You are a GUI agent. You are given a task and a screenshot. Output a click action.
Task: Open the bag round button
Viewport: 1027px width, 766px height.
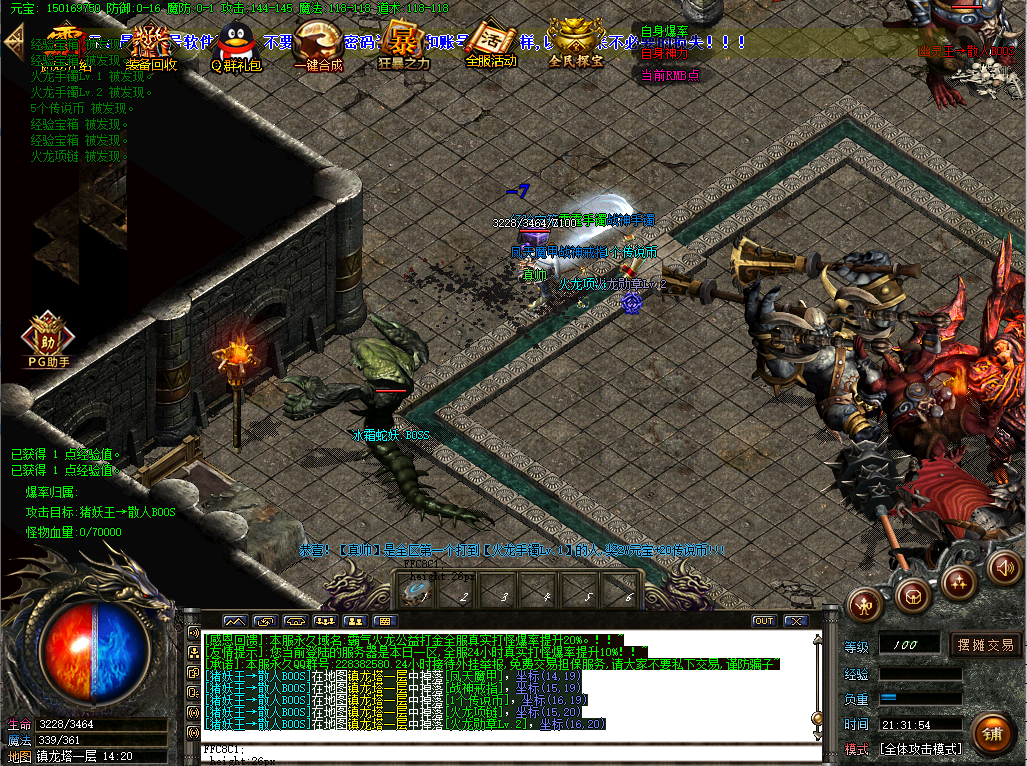pyautogui.click(x=911, y=596)
